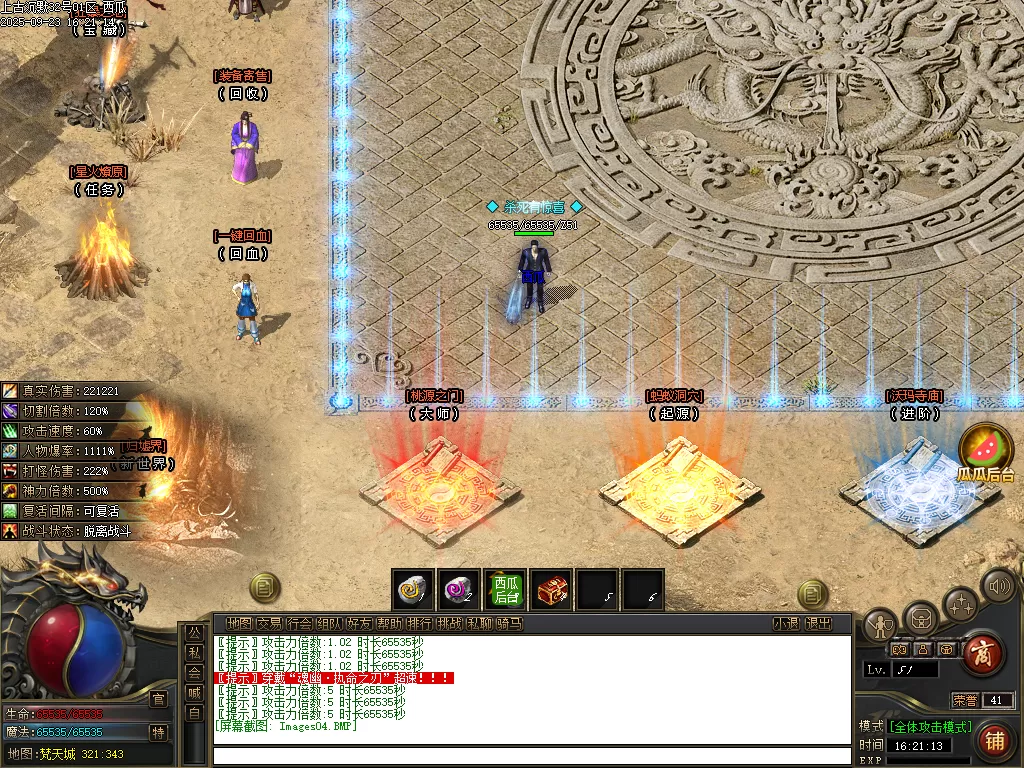Image resolution: width=1024 pixels, height=768 pixels.
Task: Click the 小退 logout button
Action: pyautogui.click(x=786, y=624)
